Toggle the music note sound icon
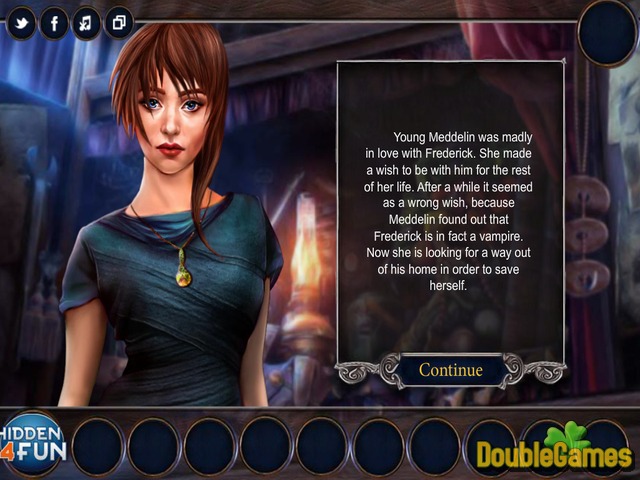640x480 pixels. pyautogui.click(x=86, y=22)
